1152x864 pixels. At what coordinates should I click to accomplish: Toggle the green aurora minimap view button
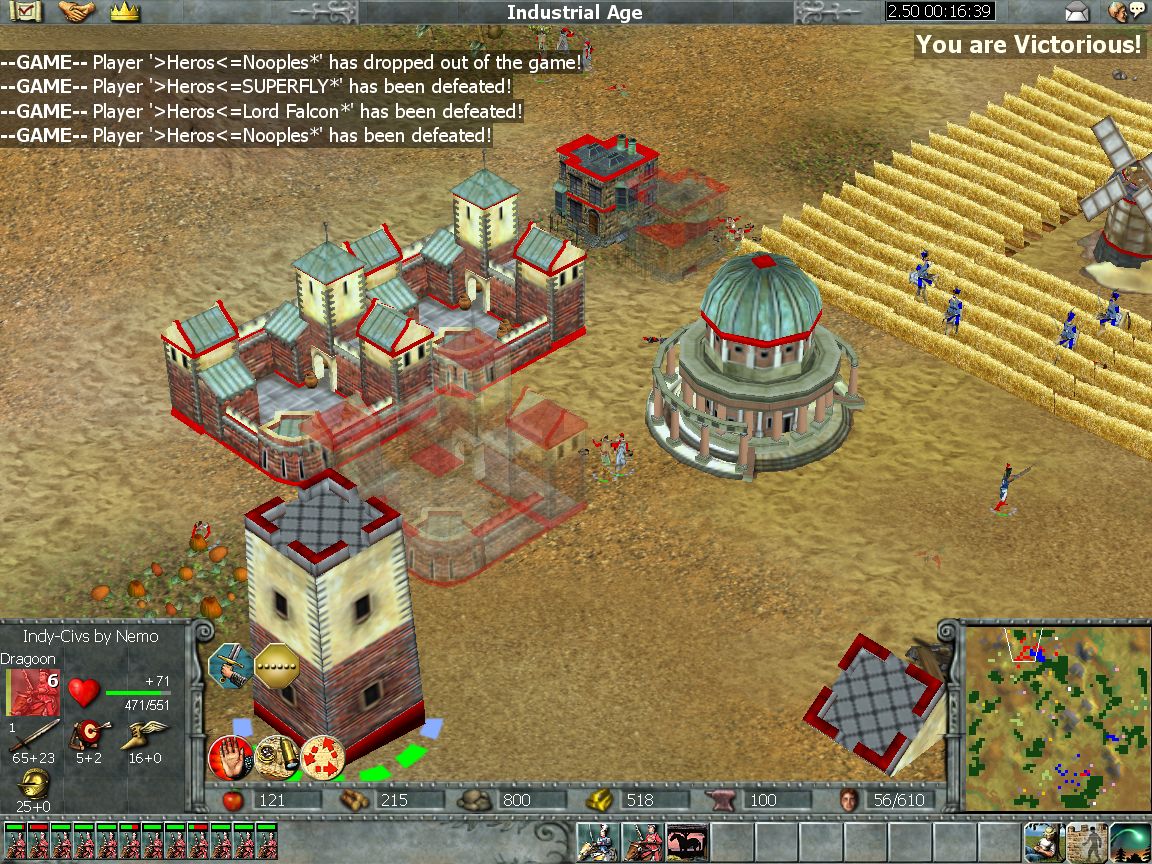(1130, 842)
